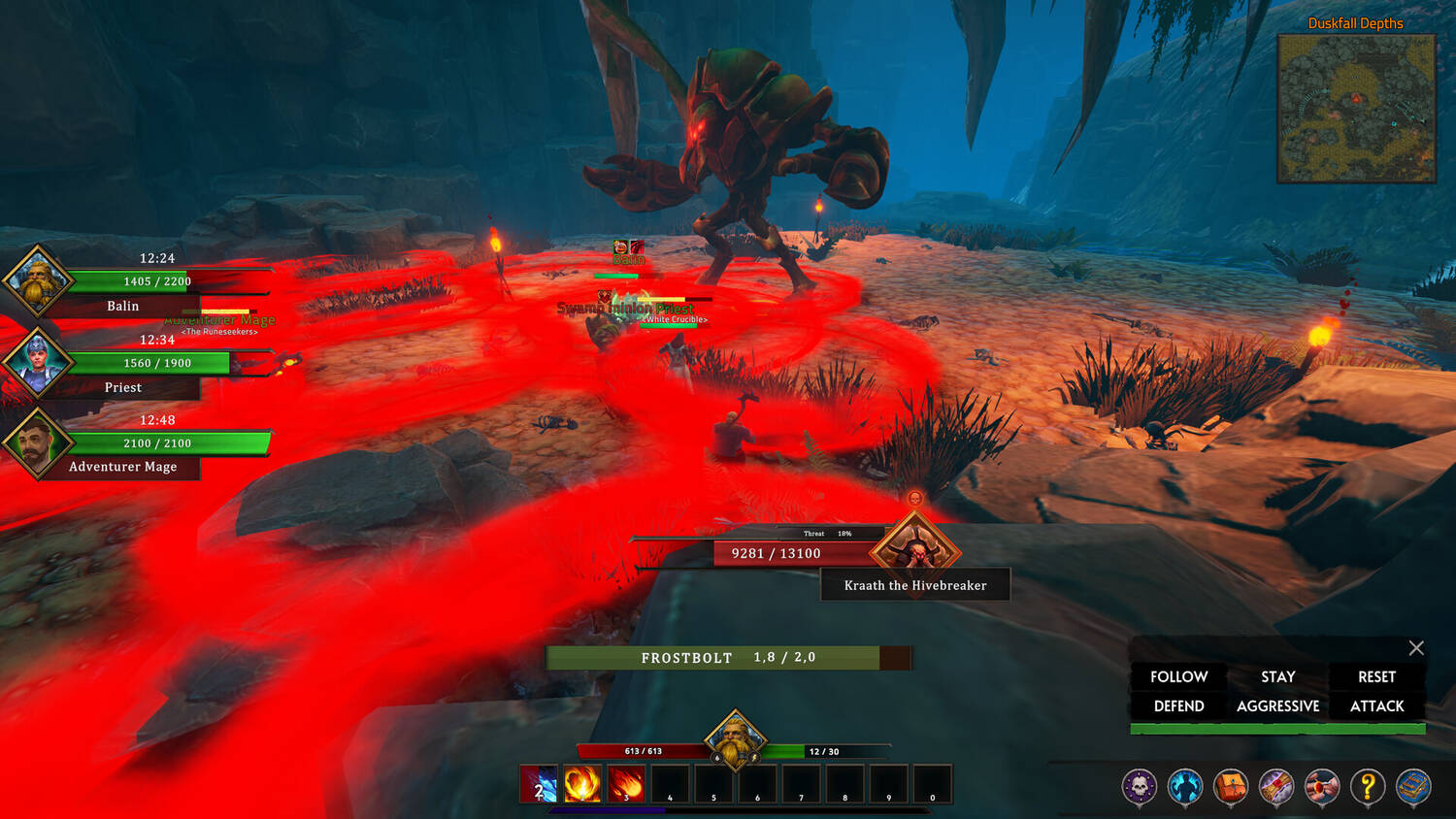The width and height of the screenshot is (1456, 819).
Task: Issue the Attack command
Action: 1376,706
